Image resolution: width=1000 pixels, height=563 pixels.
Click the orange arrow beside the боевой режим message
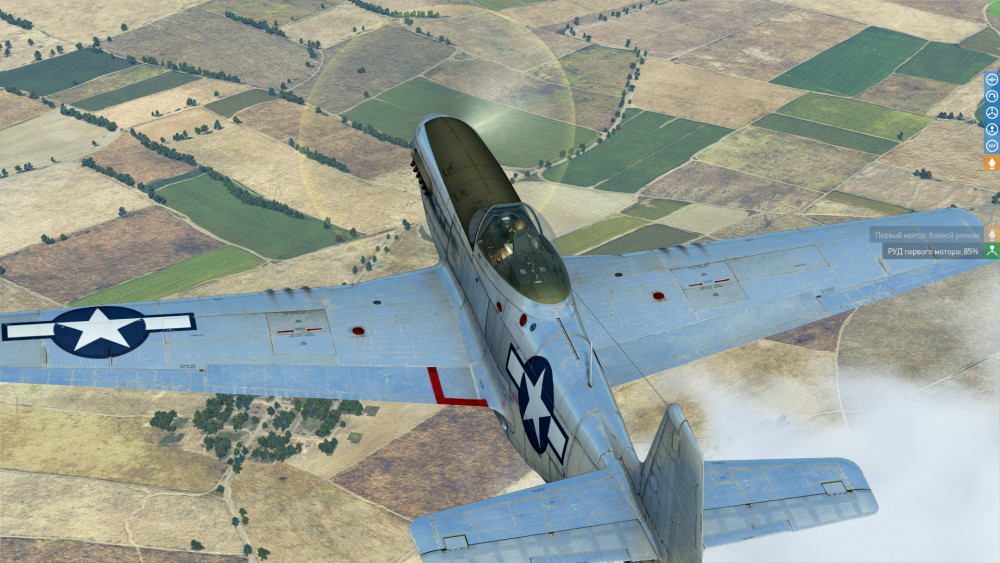coord(992,235)
